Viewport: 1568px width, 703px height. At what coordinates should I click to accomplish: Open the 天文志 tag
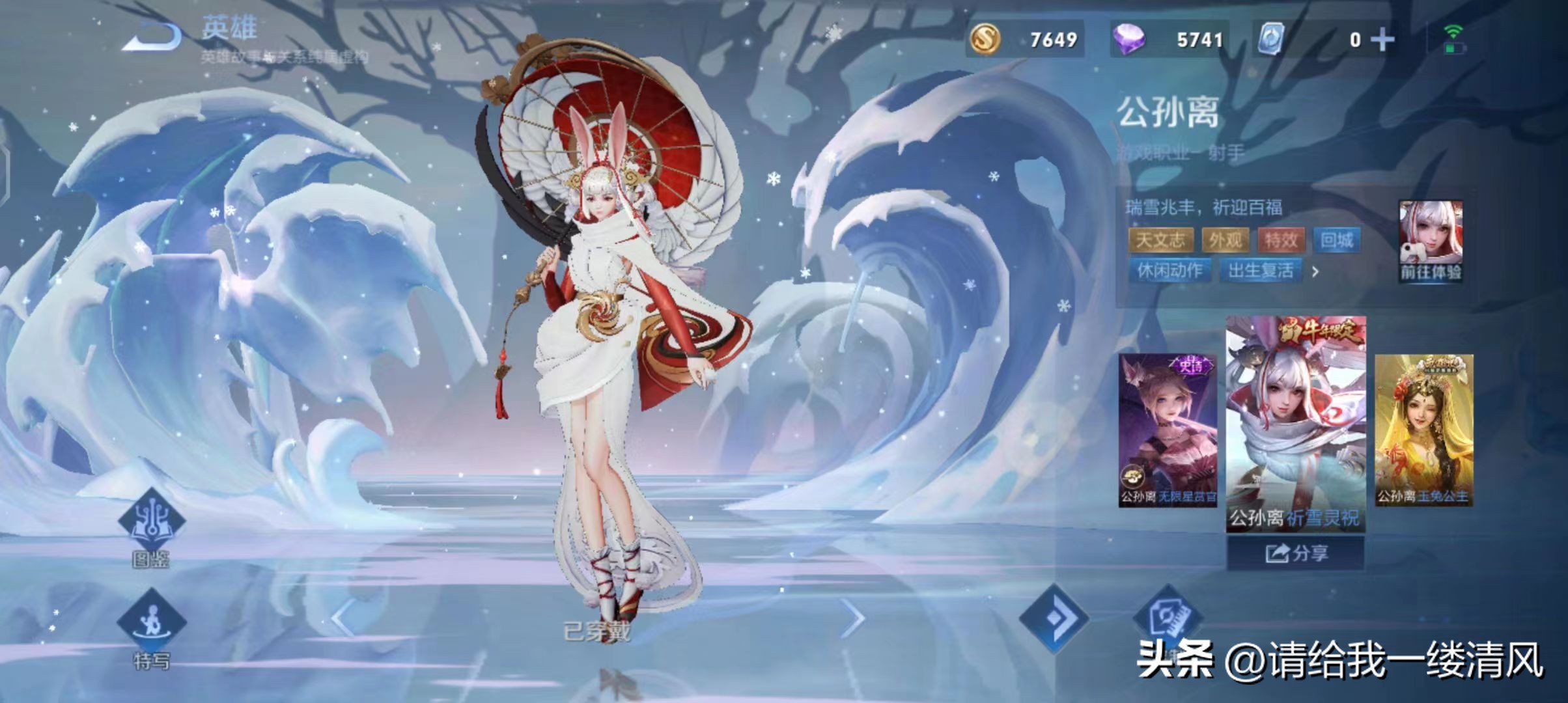tap(1160, 240)
